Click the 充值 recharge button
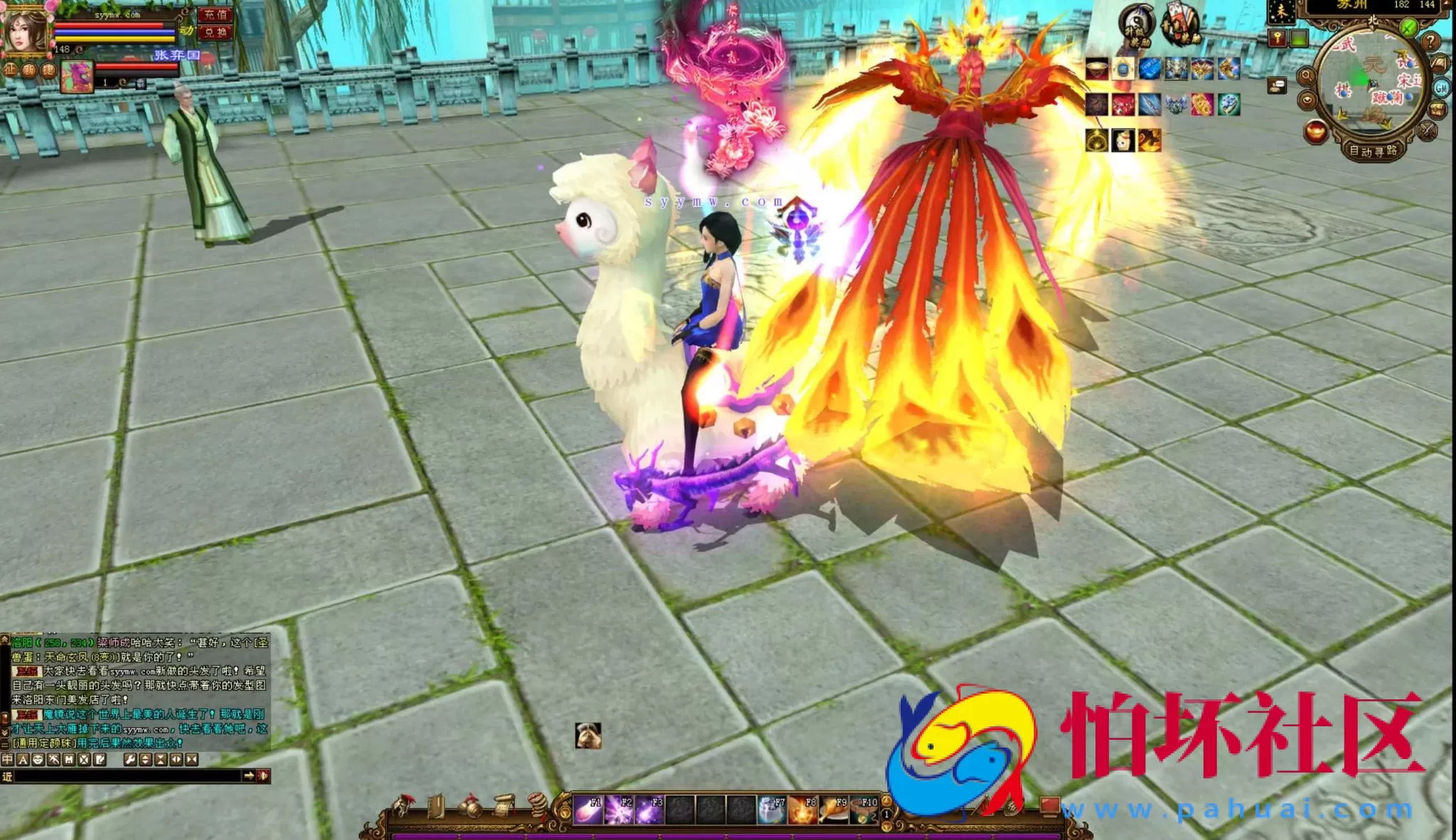 [215, 14]
